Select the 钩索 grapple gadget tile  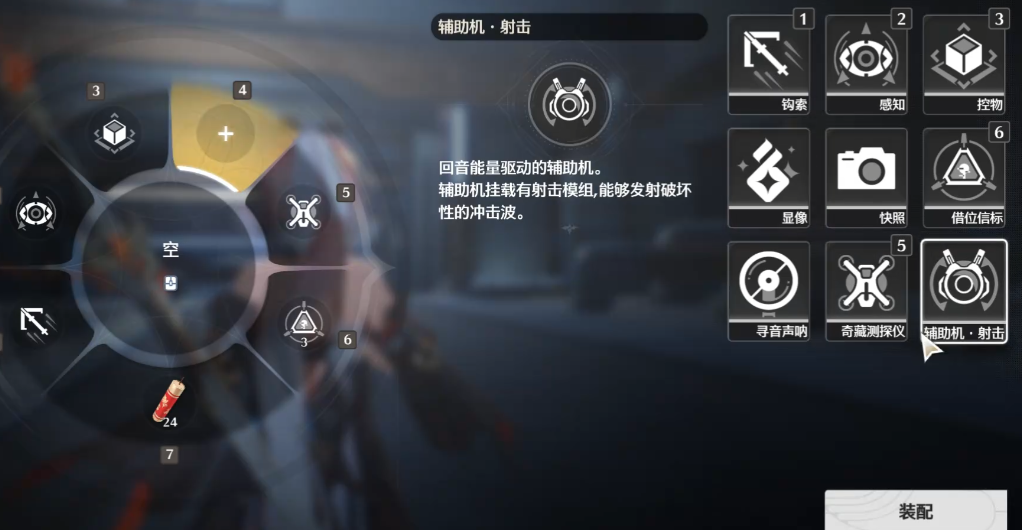tap(768, 63)
